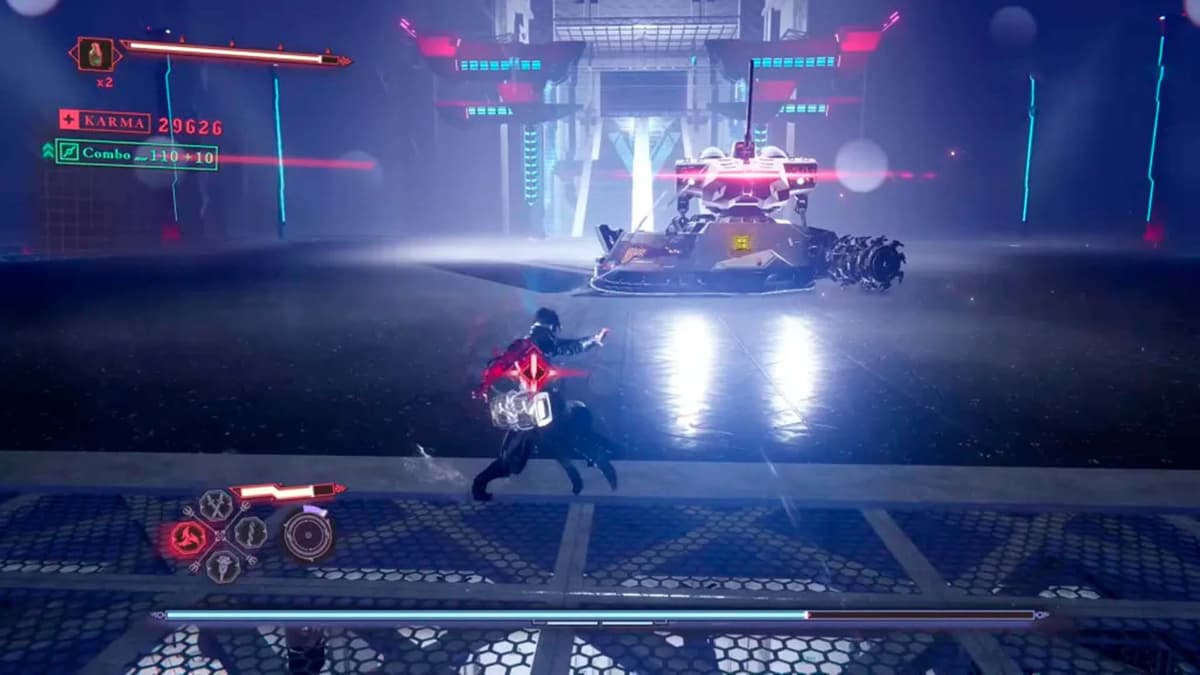Pick the bottom skill in the skill wheel

click(x=221, y=565)
